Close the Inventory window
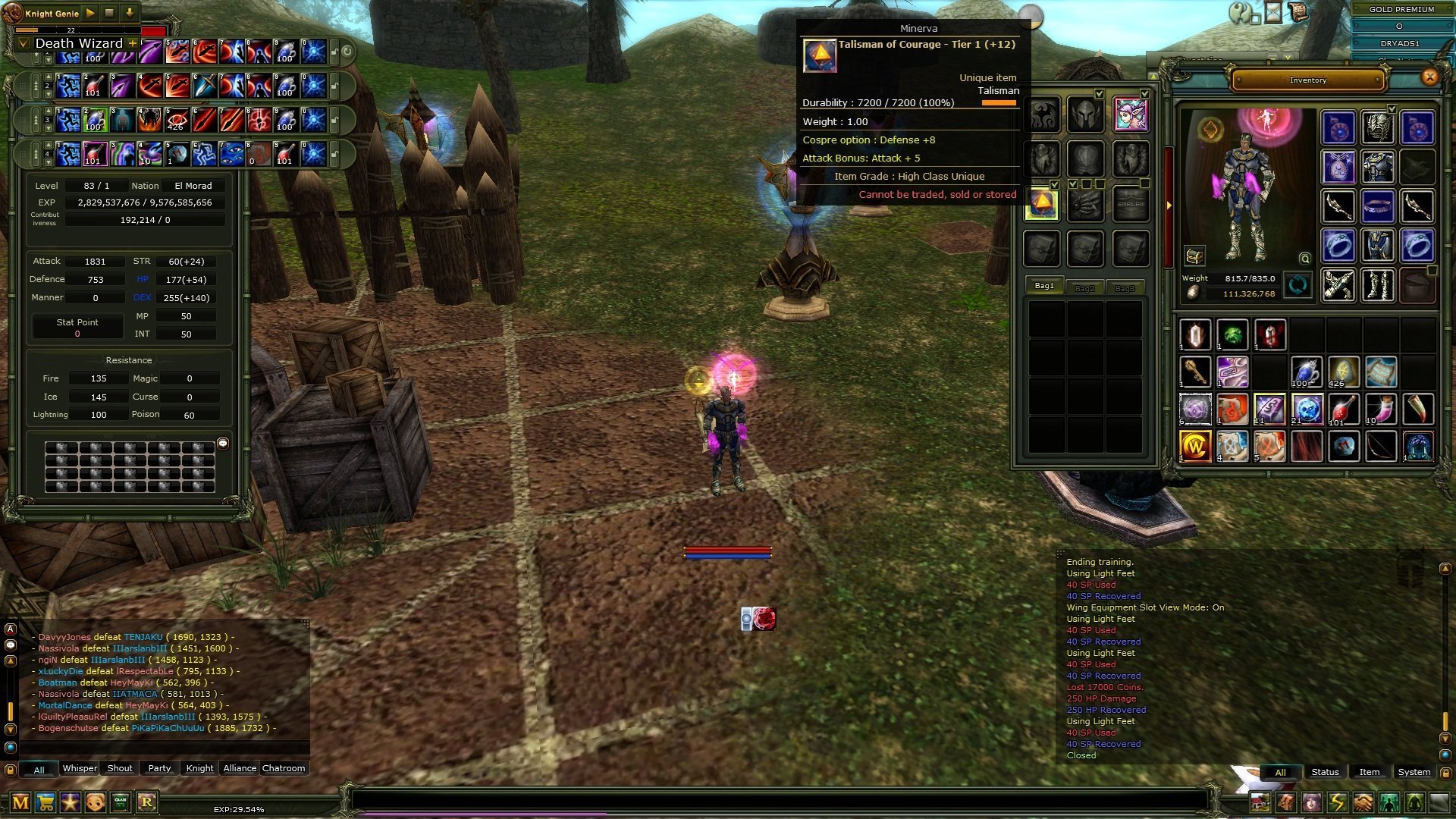 1429,77
